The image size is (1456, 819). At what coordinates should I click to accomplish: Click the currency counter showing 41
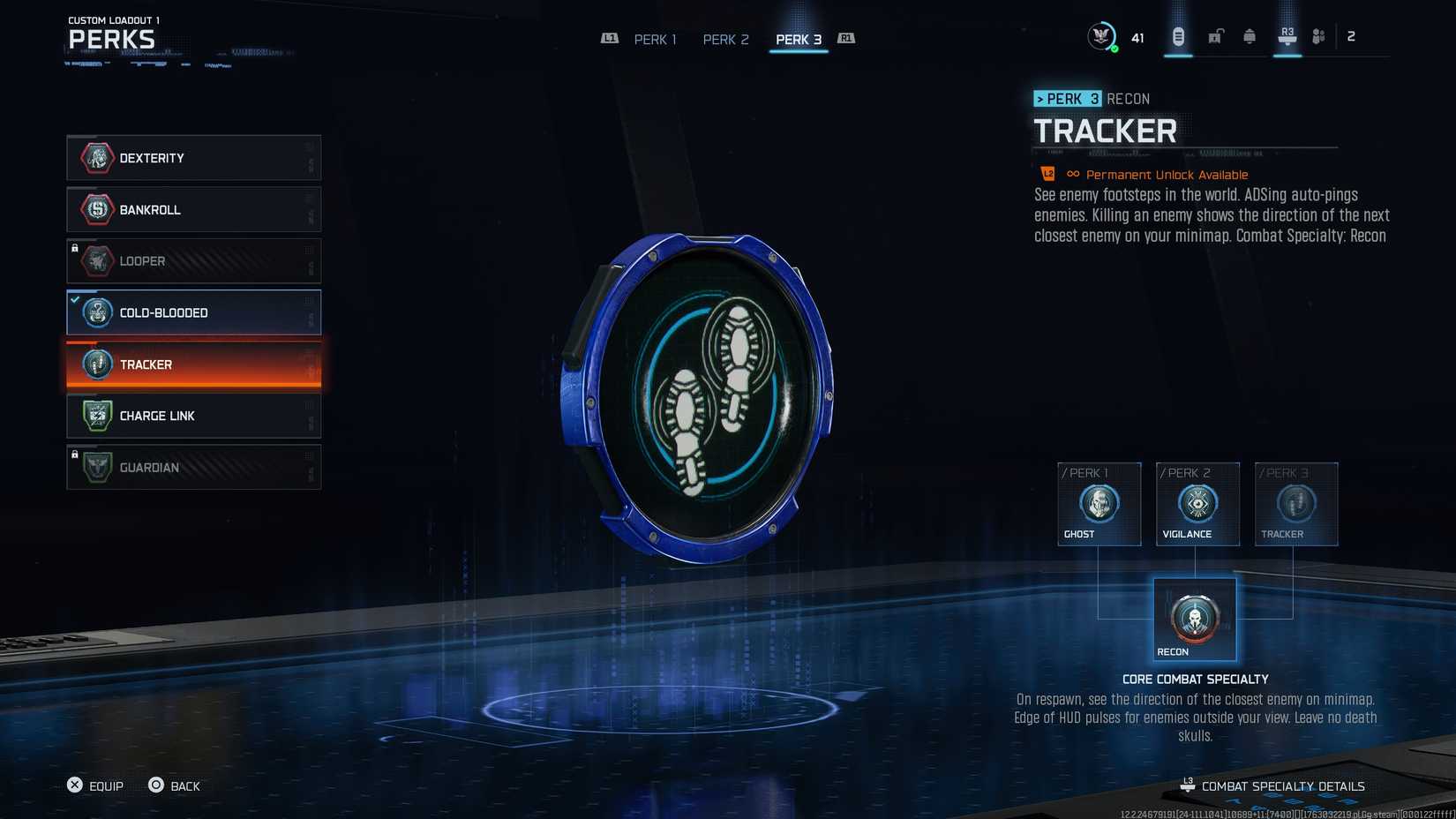click(1137, 37)
